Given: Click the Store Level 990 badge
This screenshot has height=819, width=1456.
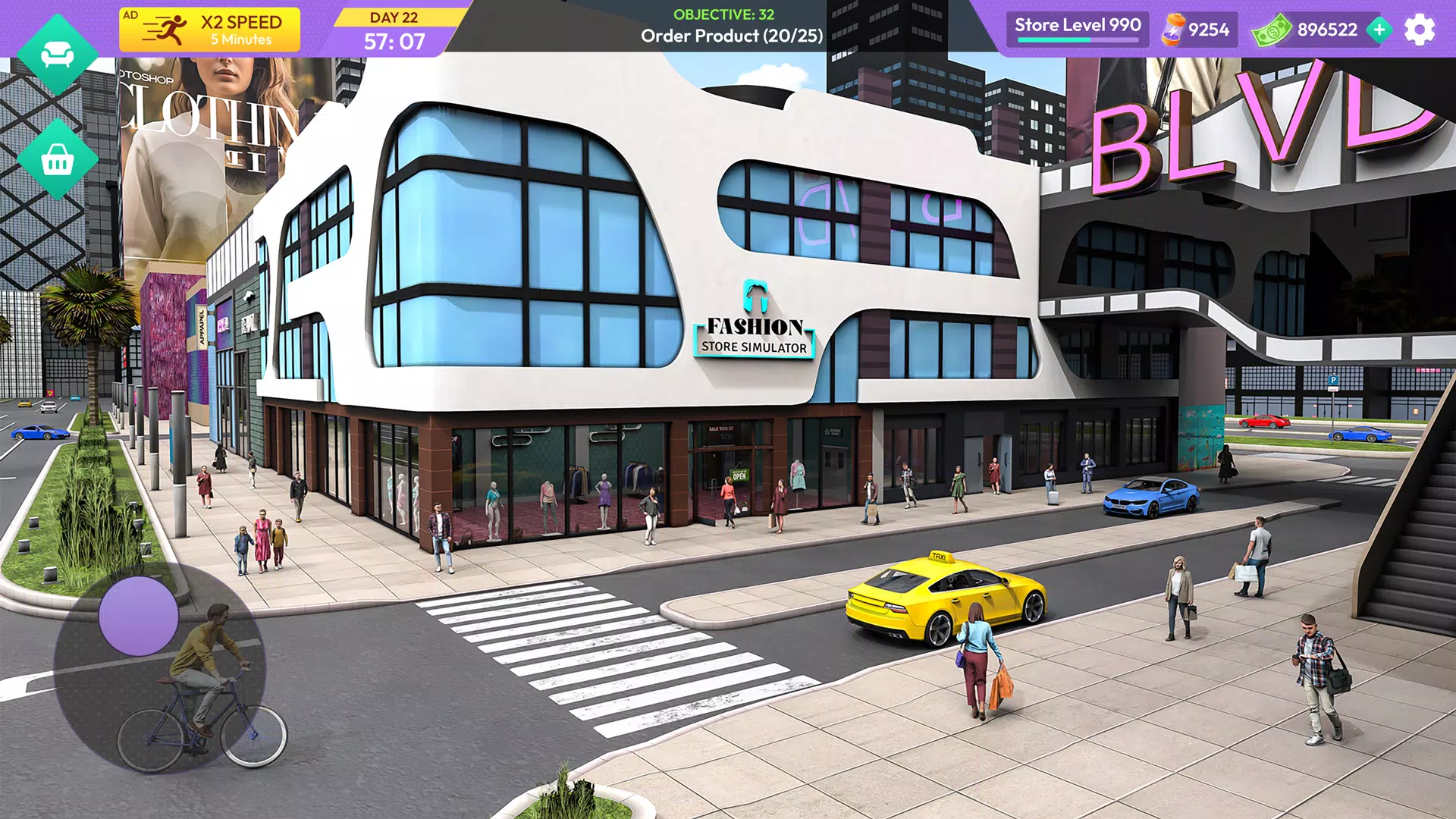Looking at the screenshot, I should (1076, 25).
